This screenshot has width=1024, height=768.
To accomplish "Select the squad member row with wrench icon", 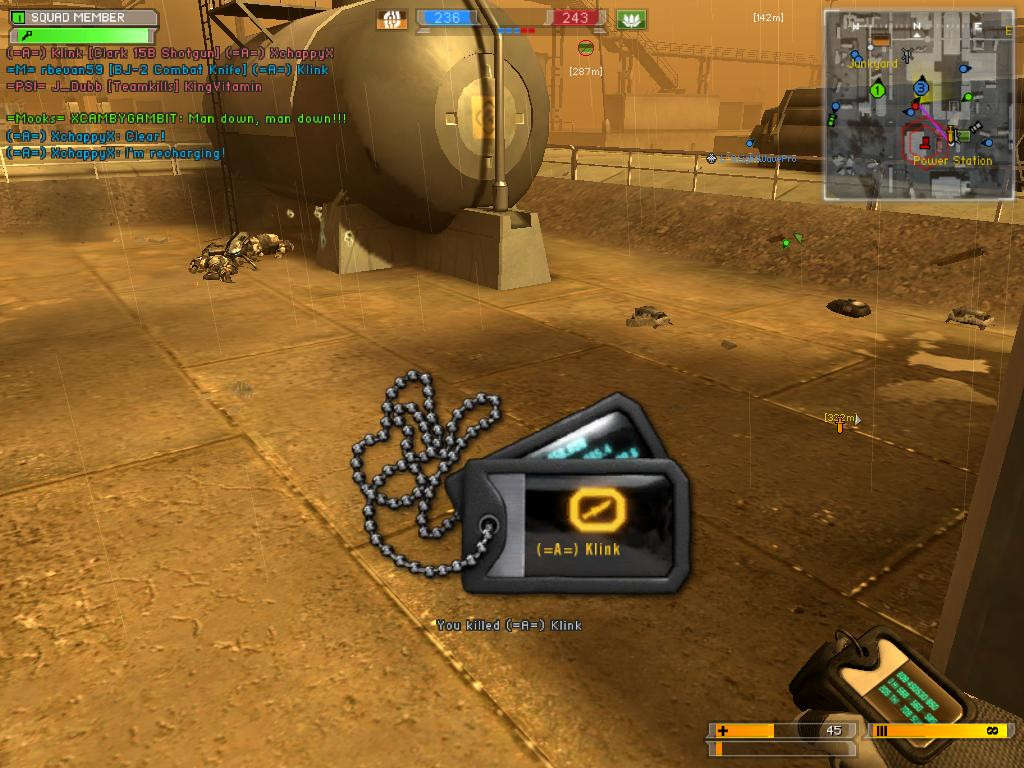I will click(82, 35).
